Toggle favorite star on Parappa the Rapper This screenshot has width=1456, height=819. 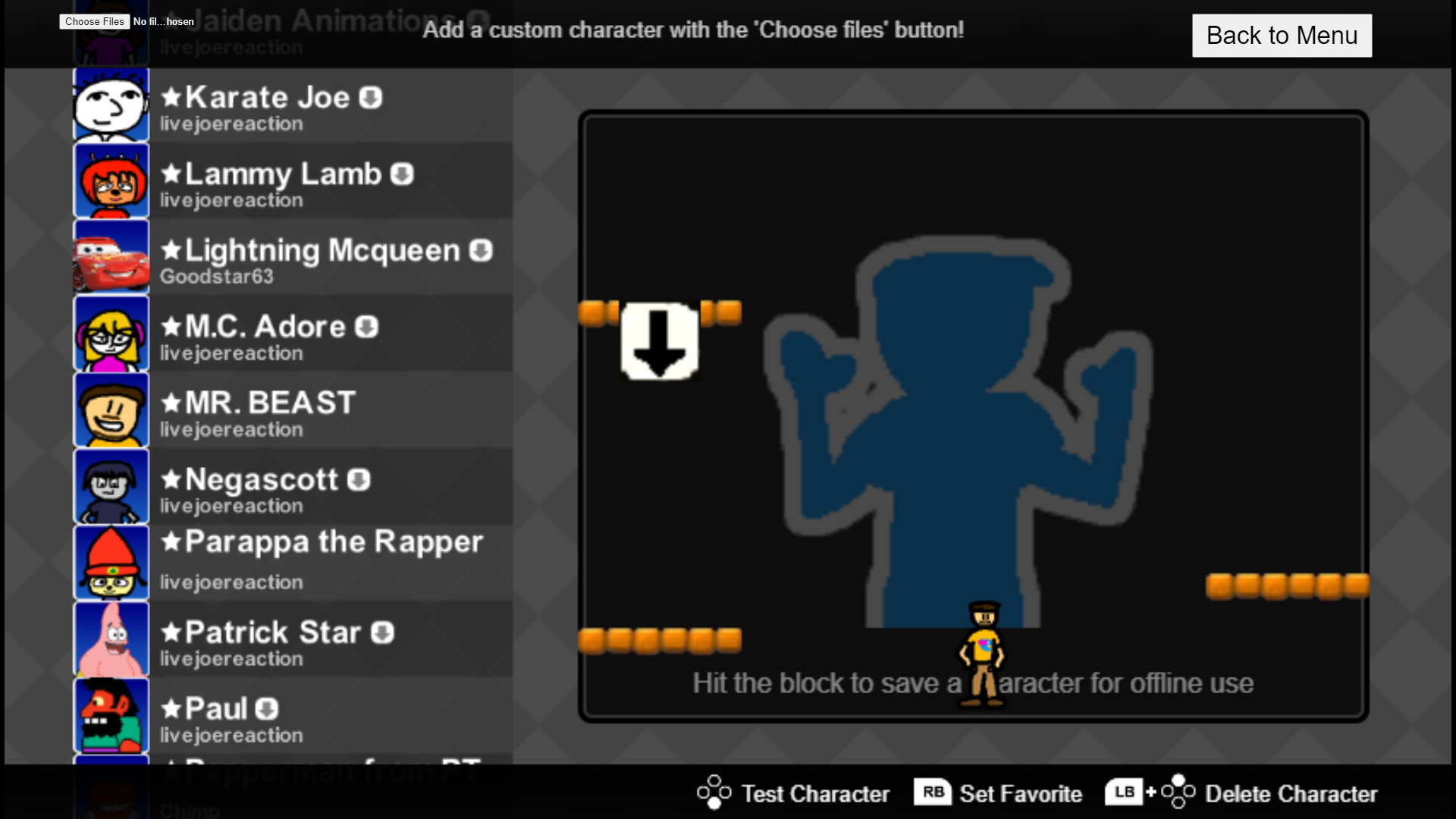[170, 543]
